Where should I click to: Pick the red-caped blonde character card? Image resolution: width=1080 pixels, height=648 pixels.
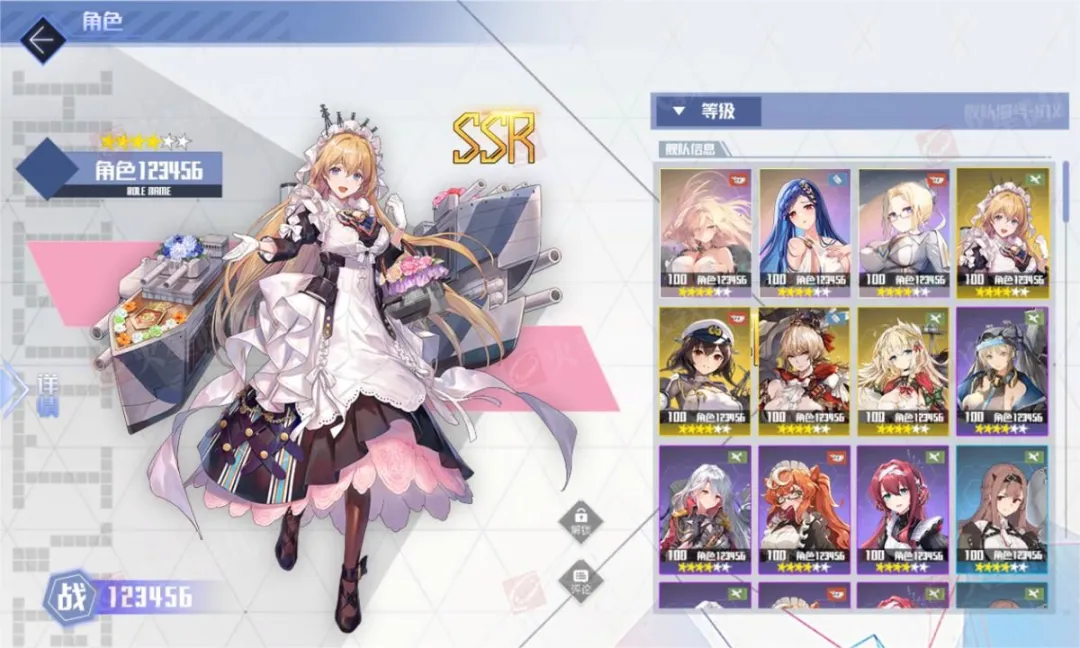[805, 370]
